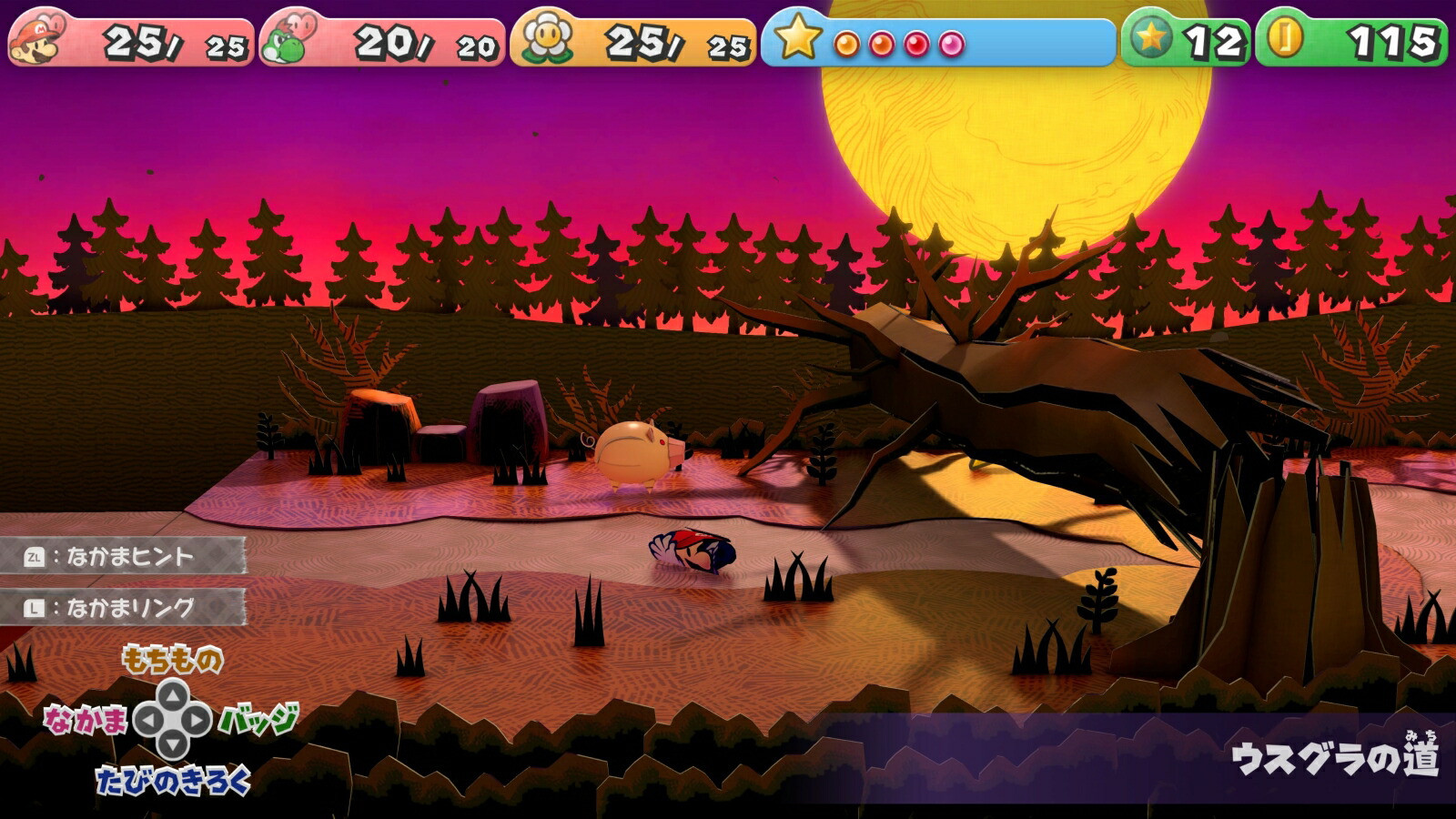Screen dimensions: 1456x819
Task: Open the バッジ badge menu
Action: click(258, 719)
